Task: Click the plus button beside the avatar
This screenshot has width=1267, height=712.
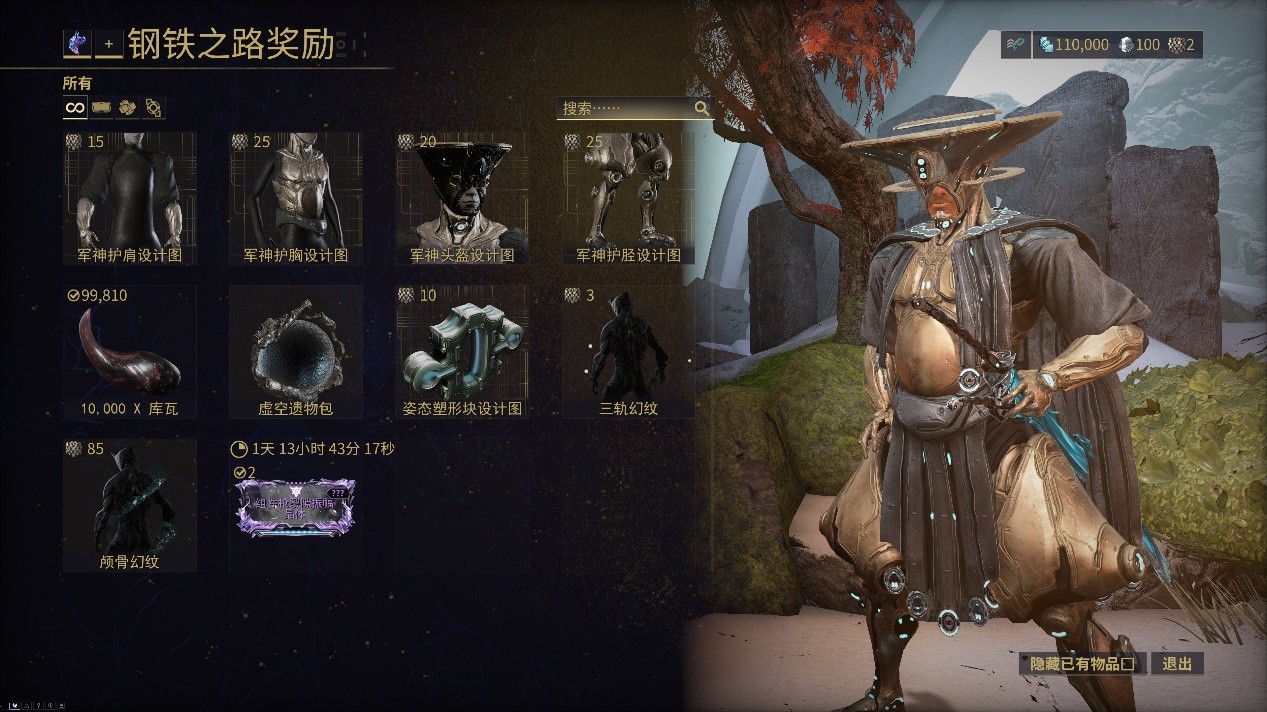Action: tap(109, 45)
